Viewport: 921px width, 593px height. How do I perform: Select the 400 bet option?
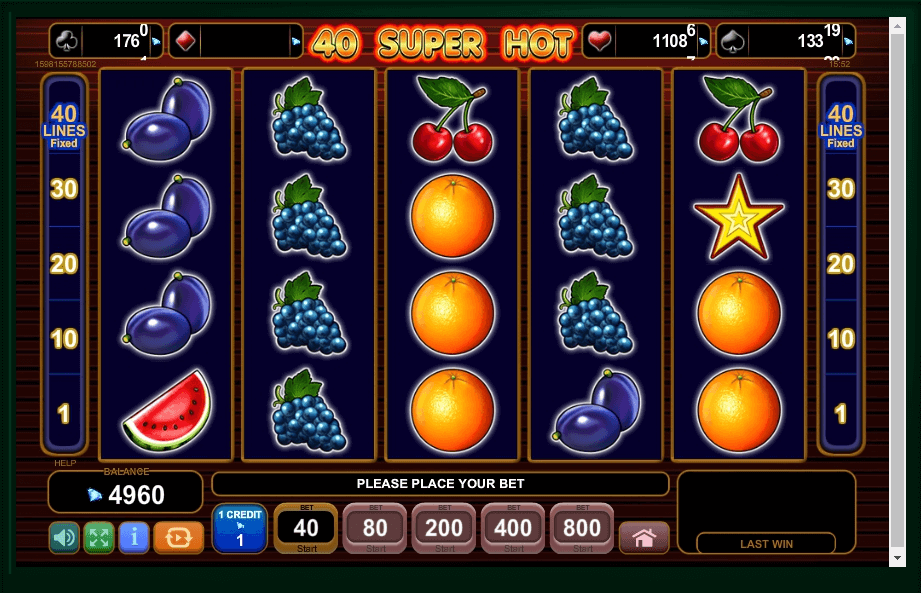[x=513, y=528]
